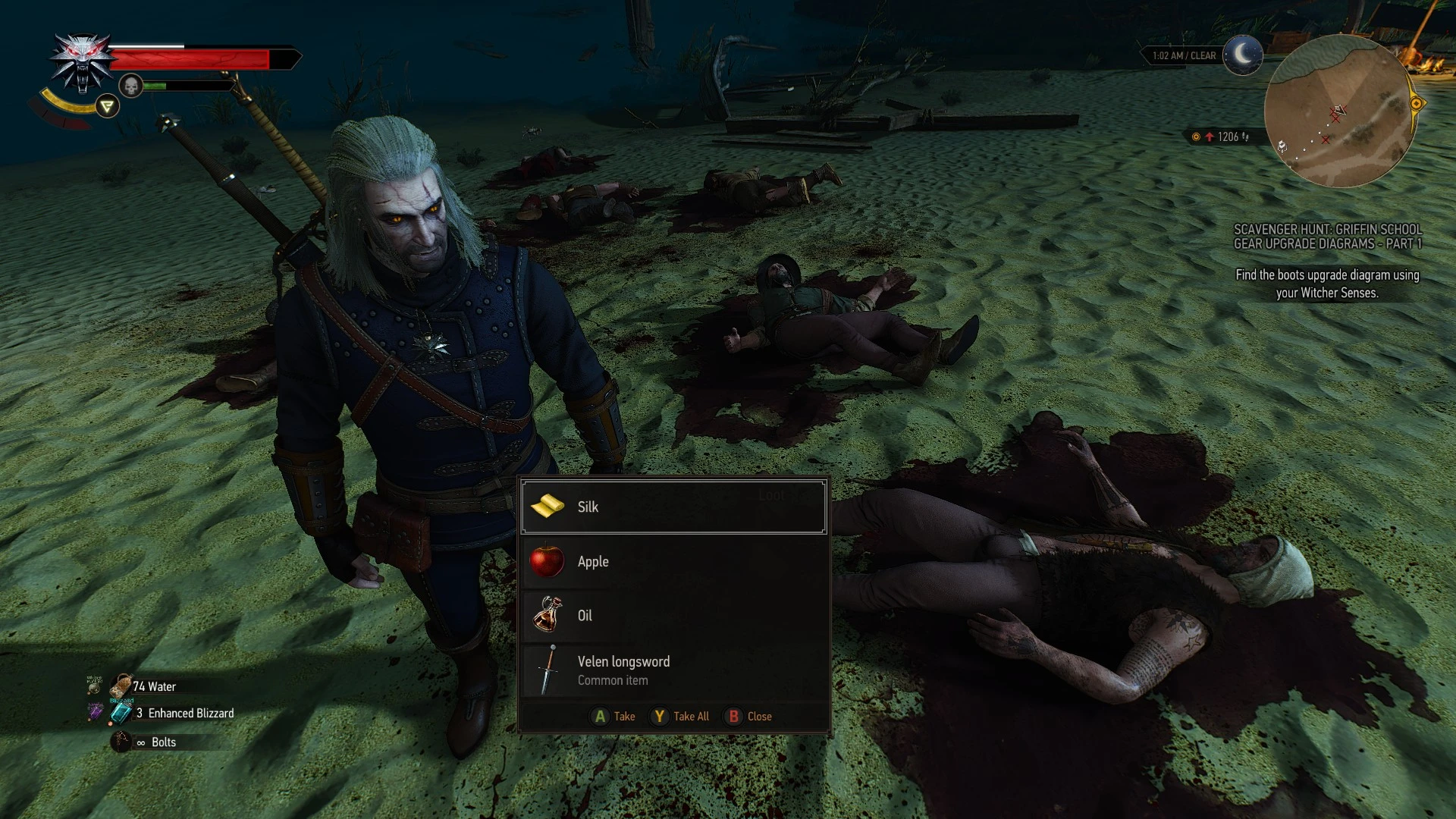Click the red Apple item icon

(548, 561)
